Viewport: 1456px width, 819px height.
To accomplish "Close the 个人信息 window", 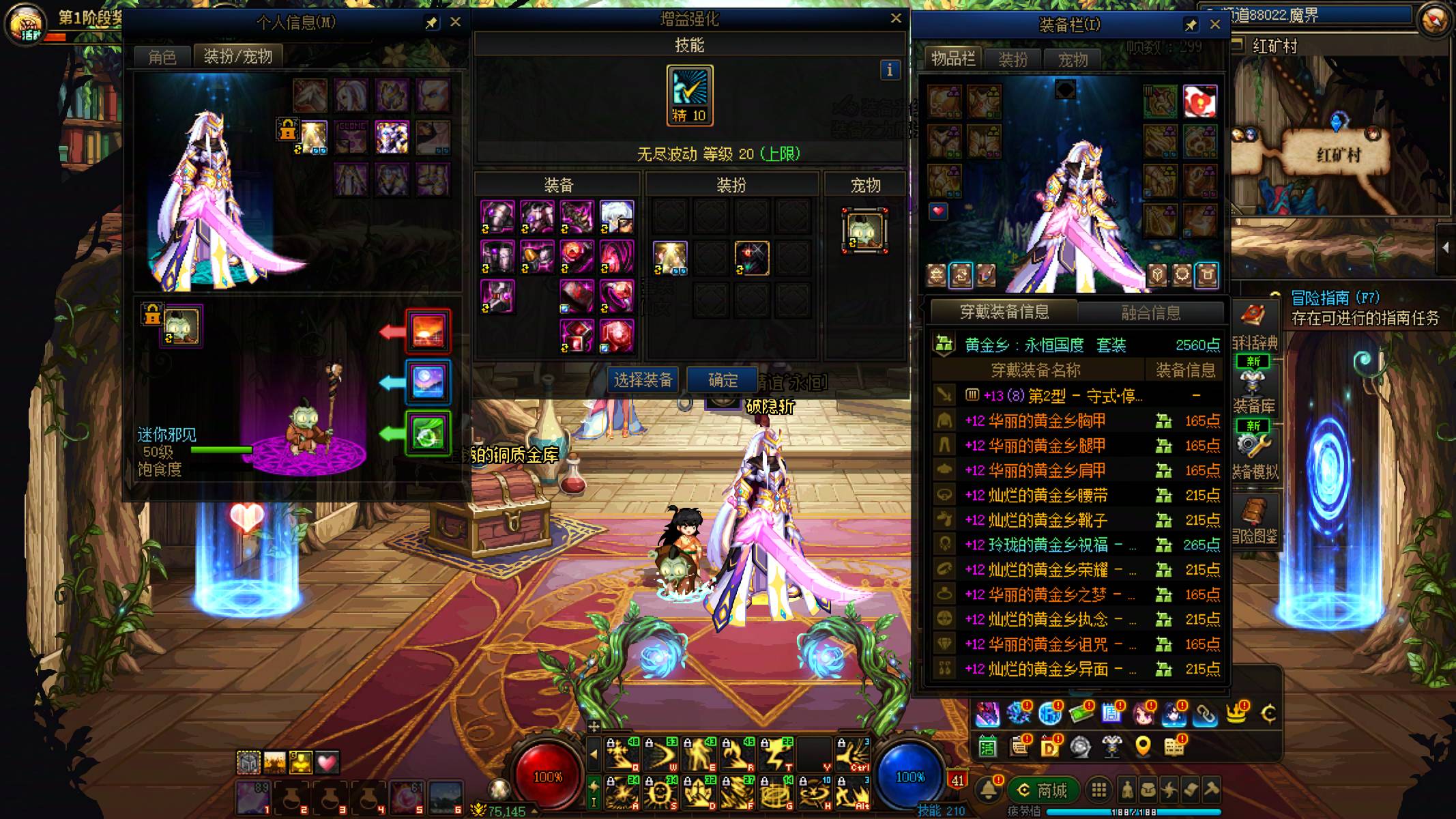I will click(456, 23).
